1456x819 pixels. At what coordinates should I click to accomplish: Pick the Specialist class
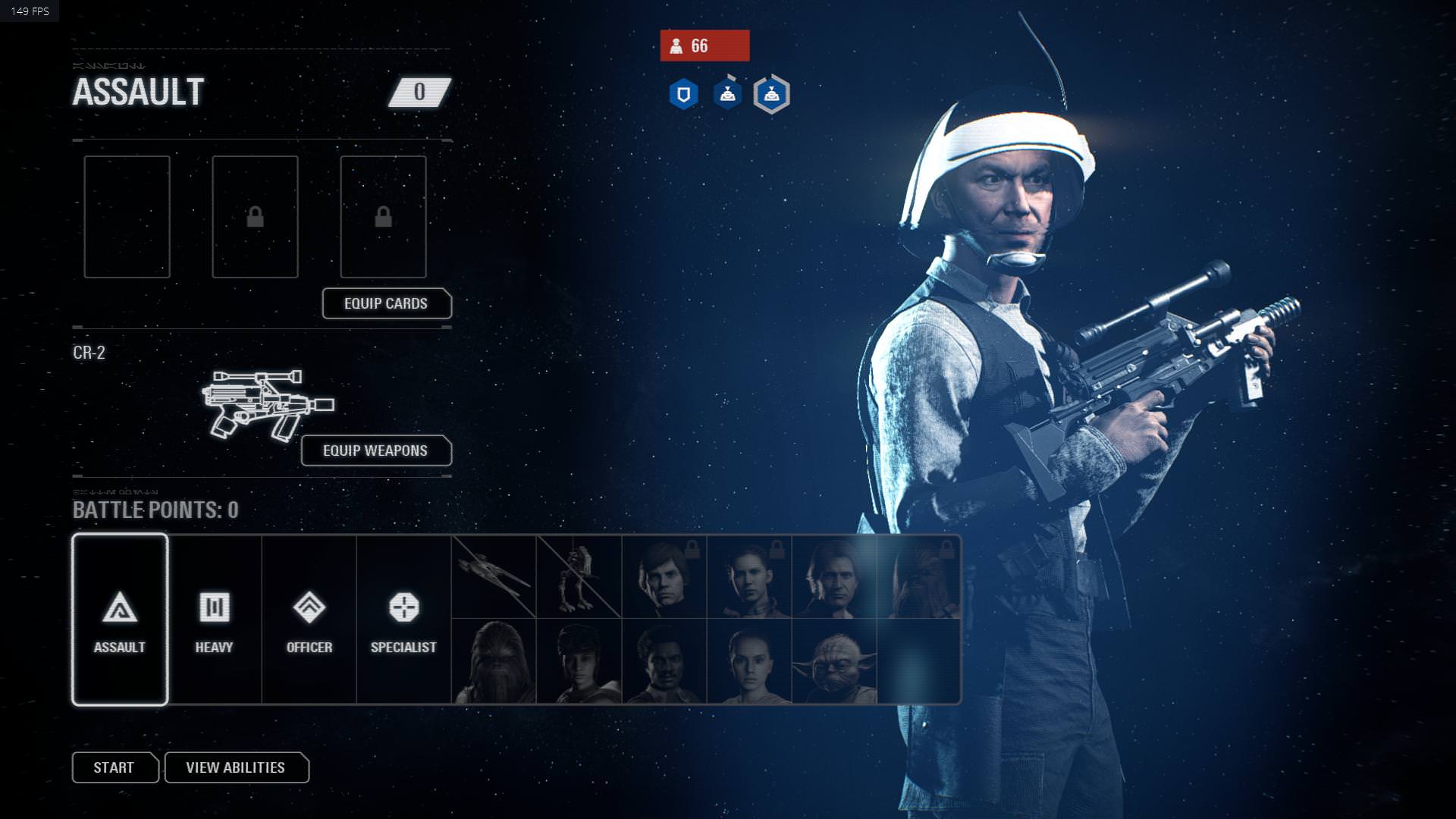pos(403,620)
